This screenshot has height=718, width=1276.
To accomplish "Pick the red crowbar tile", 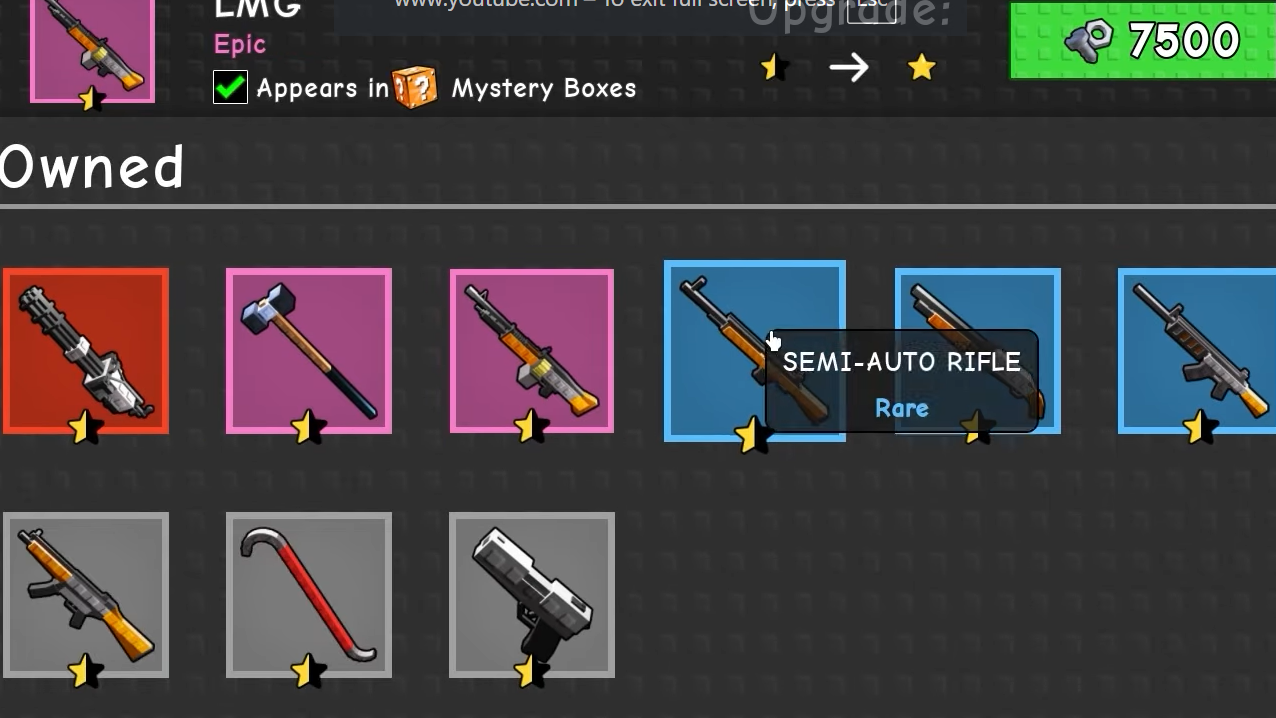I will click(x=308, y=595).
